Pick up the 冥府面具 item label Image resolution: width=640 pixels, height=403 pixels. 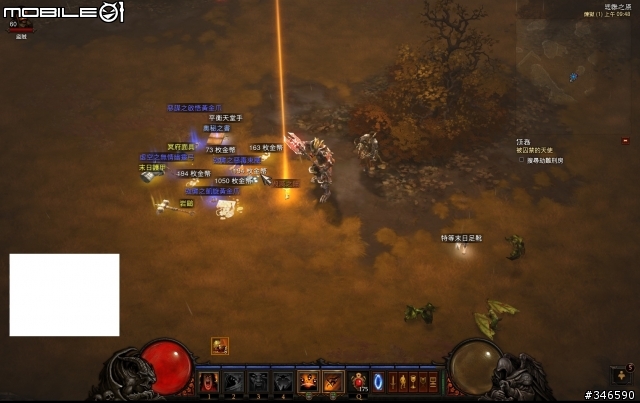180,147
